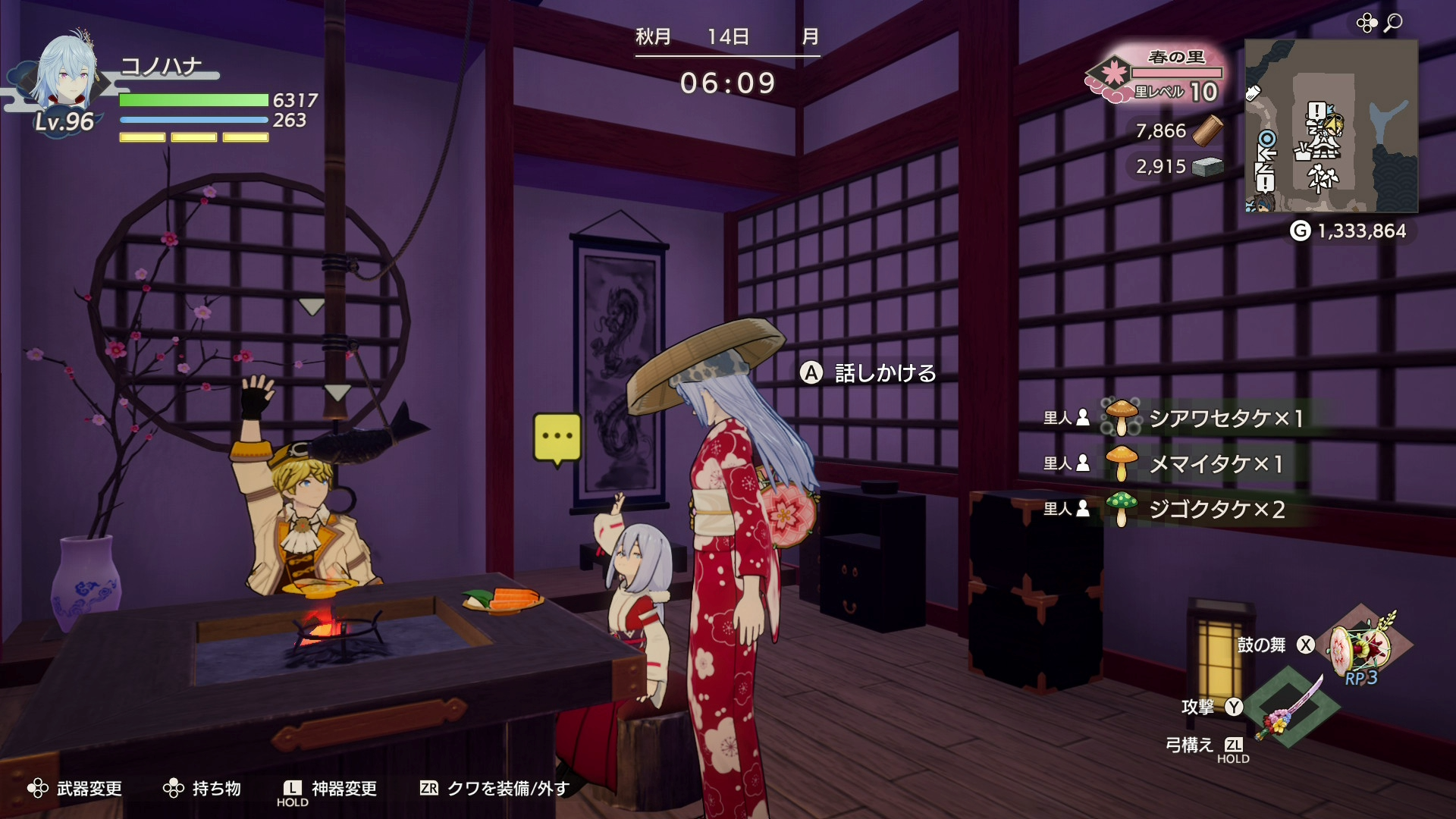Open the minimap of the village
Viewport: 1456px width, 819px height.
click(1331, 126)
